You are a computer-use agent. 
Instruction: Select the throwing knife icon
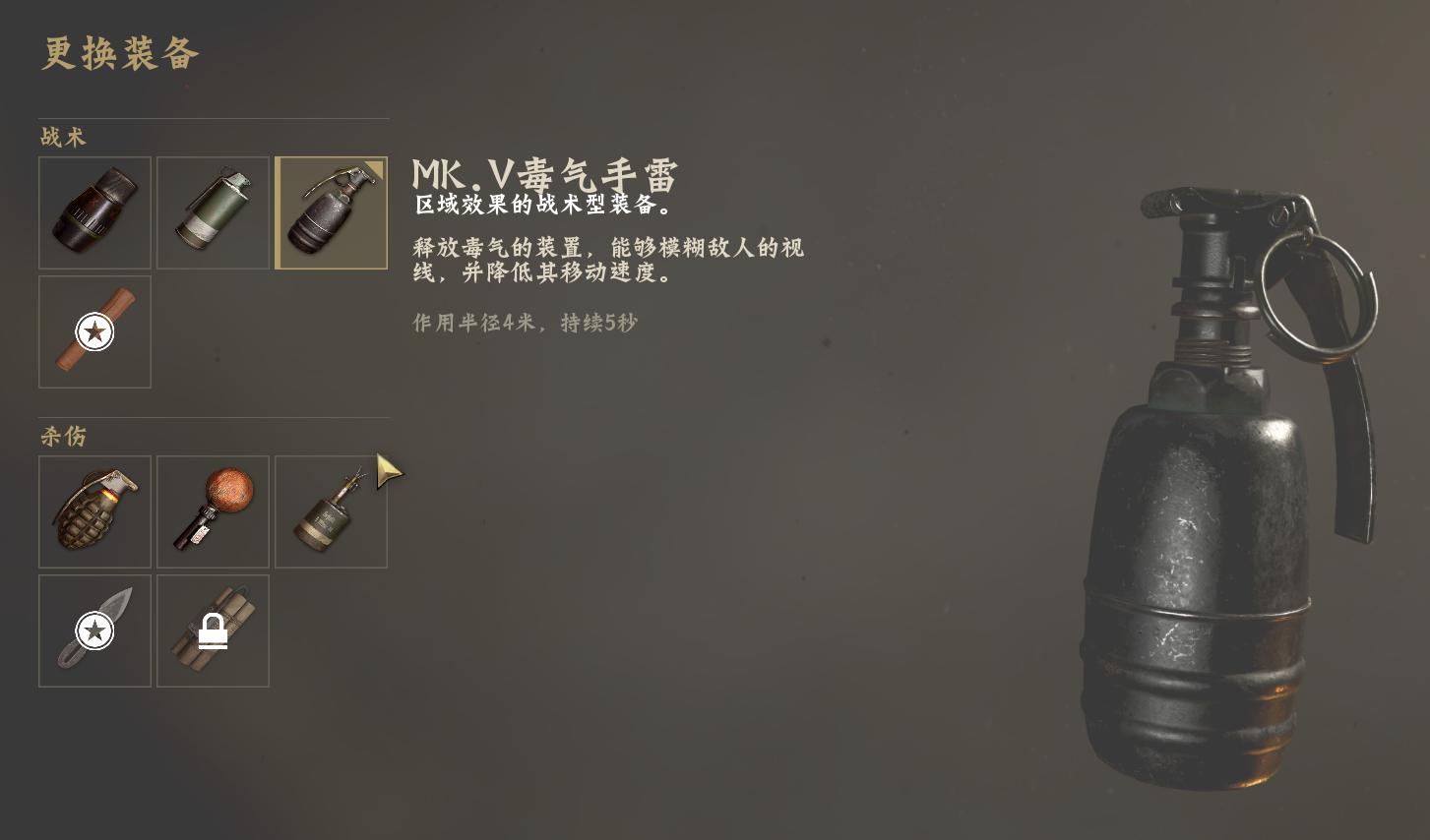[94, 630]
